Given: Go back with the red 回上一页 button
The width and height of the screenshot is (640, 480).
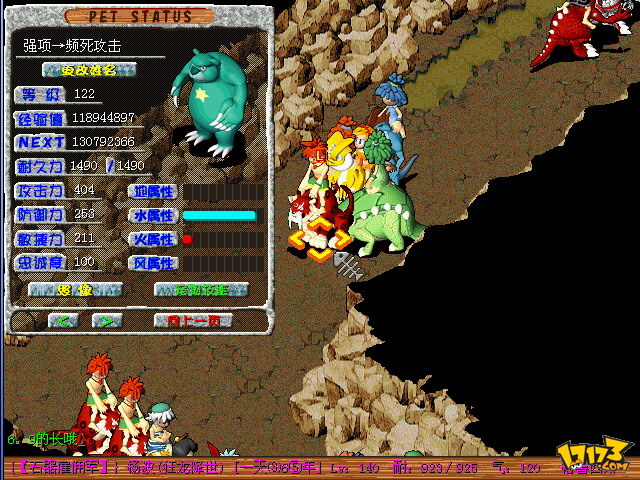Looking at the screenshot, I should [193, 321].
